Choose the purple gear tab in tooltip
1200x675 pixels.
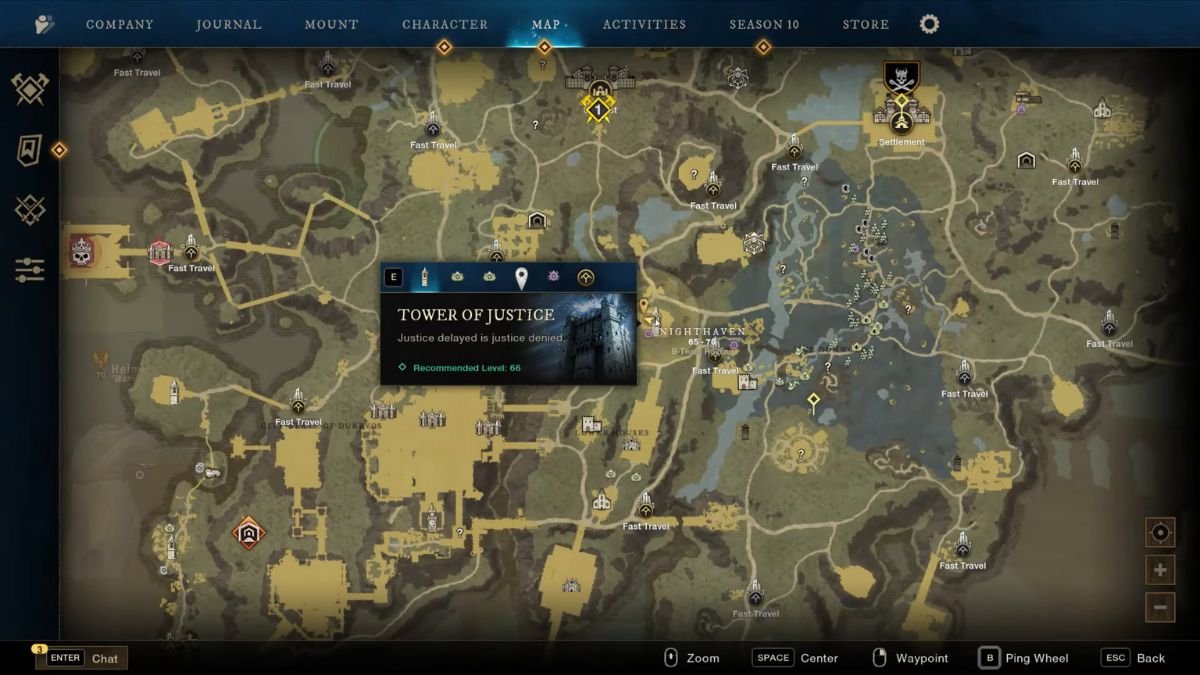coord(553,277)
